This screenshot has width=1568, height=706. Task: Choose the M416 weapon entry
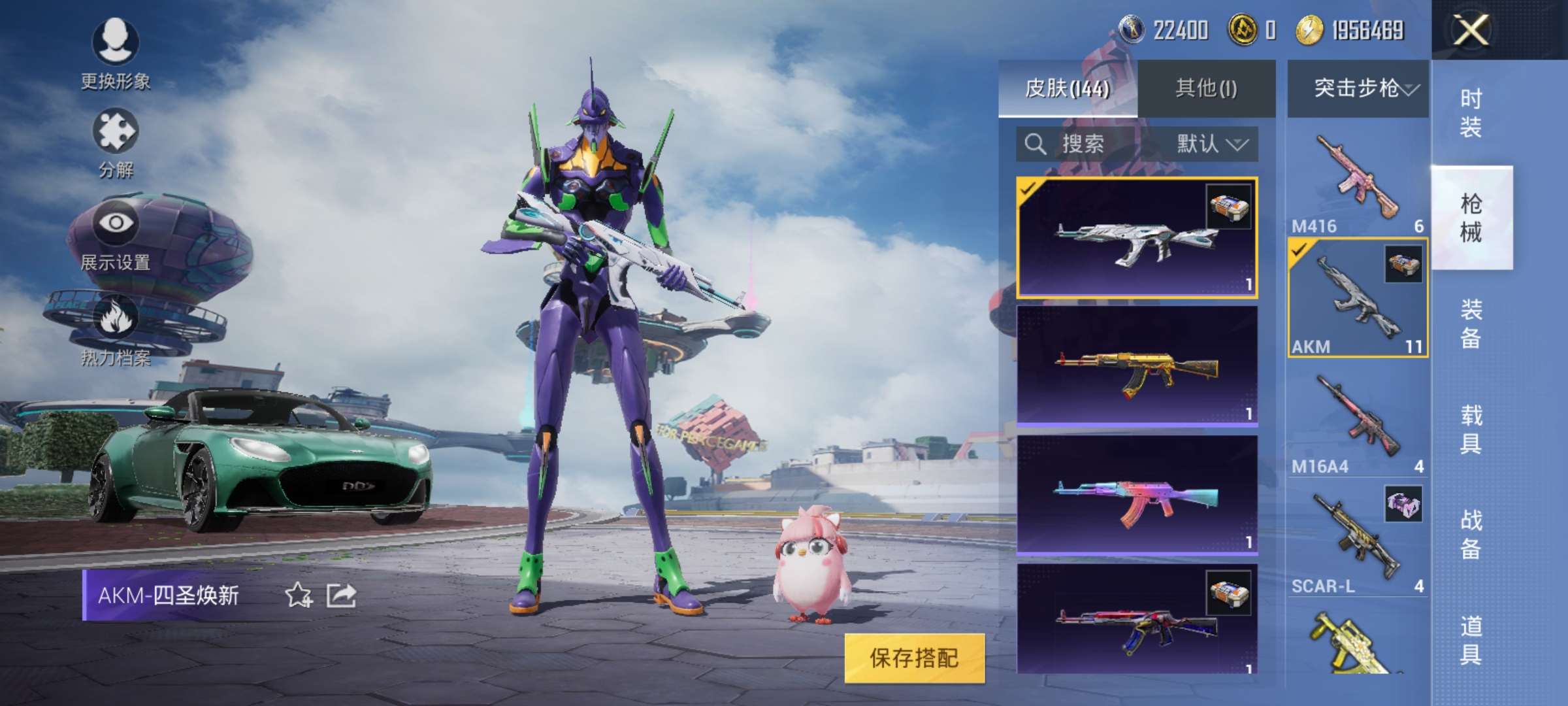(1358, 180)
